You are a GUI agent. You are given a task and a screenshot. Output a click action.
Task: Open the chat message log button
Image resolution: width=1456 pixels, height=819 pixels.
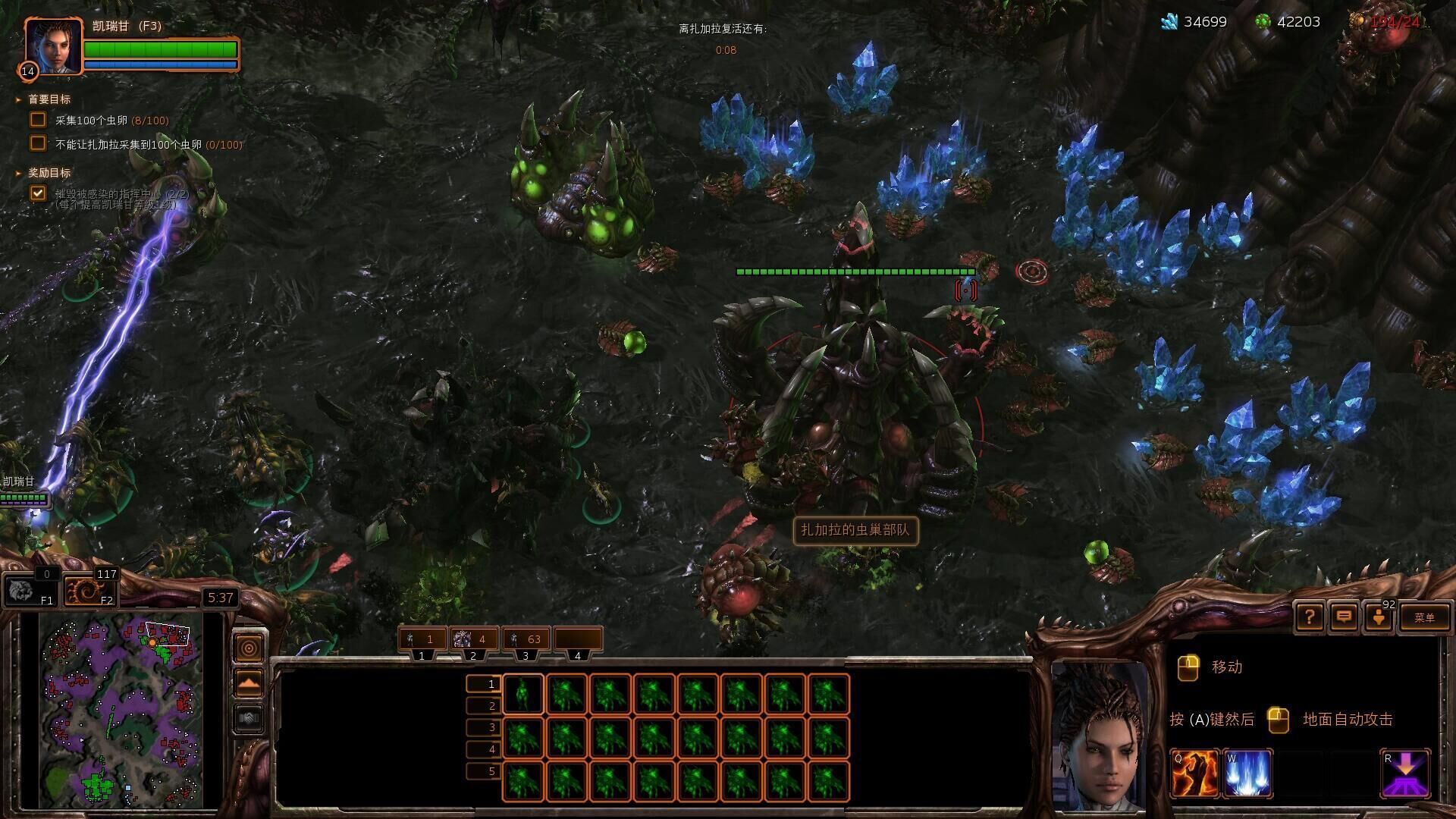coord(1343,617)
